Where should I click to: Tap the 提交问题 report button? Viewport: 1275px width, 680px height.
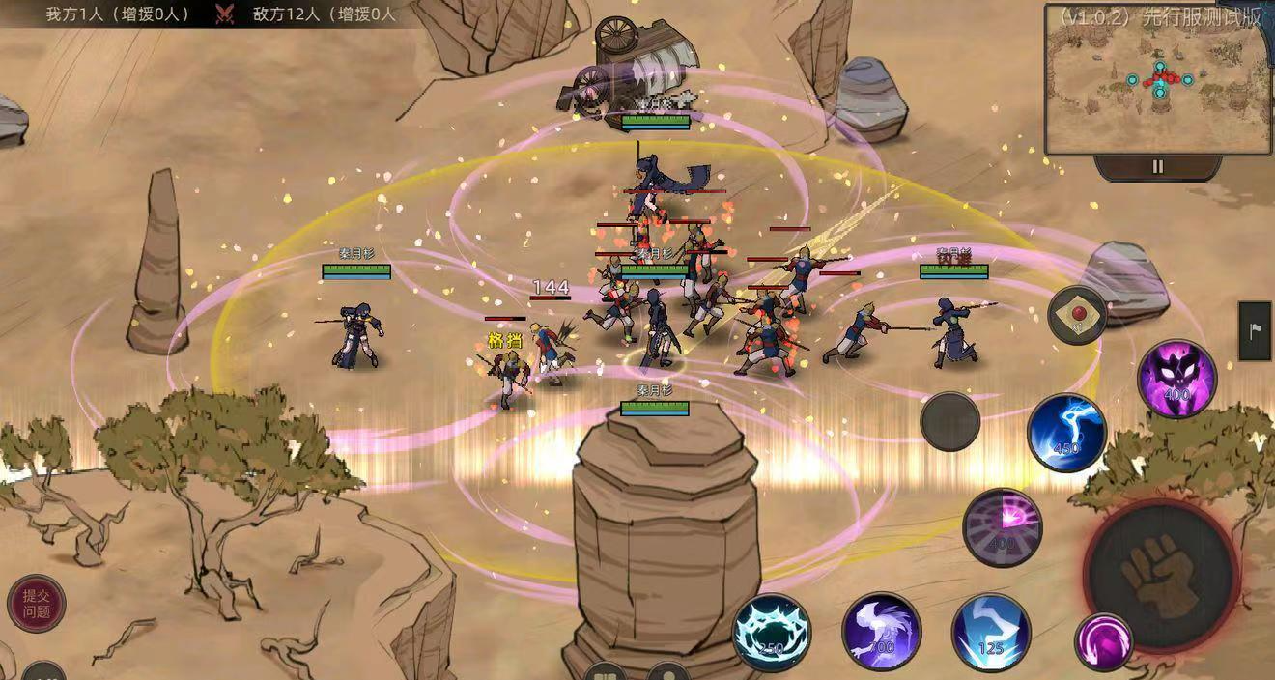(x=37, y=604)
